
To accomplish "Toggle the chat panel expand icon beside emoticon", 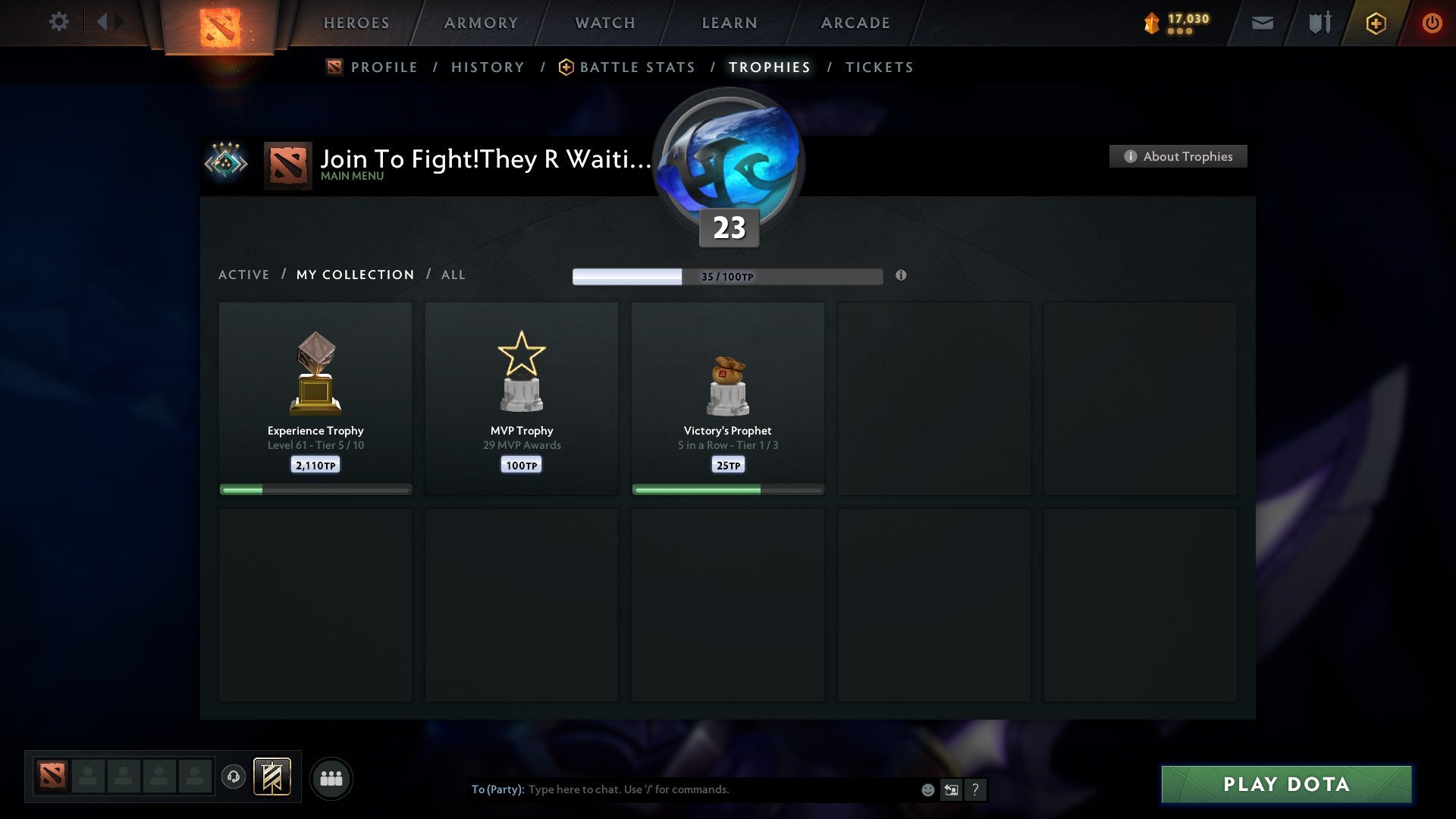I will (x=951, y=789).
